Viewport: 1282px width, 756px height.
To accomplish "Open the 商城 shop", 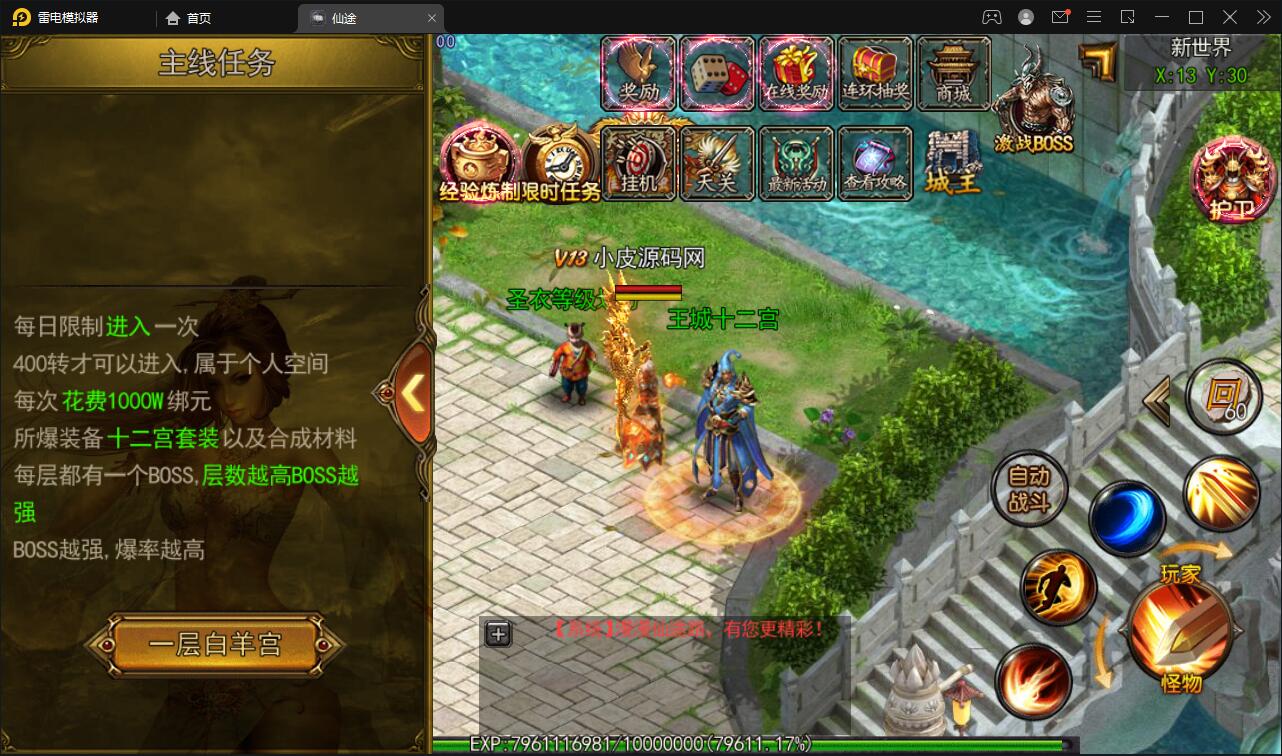I will tap(953, 72).
